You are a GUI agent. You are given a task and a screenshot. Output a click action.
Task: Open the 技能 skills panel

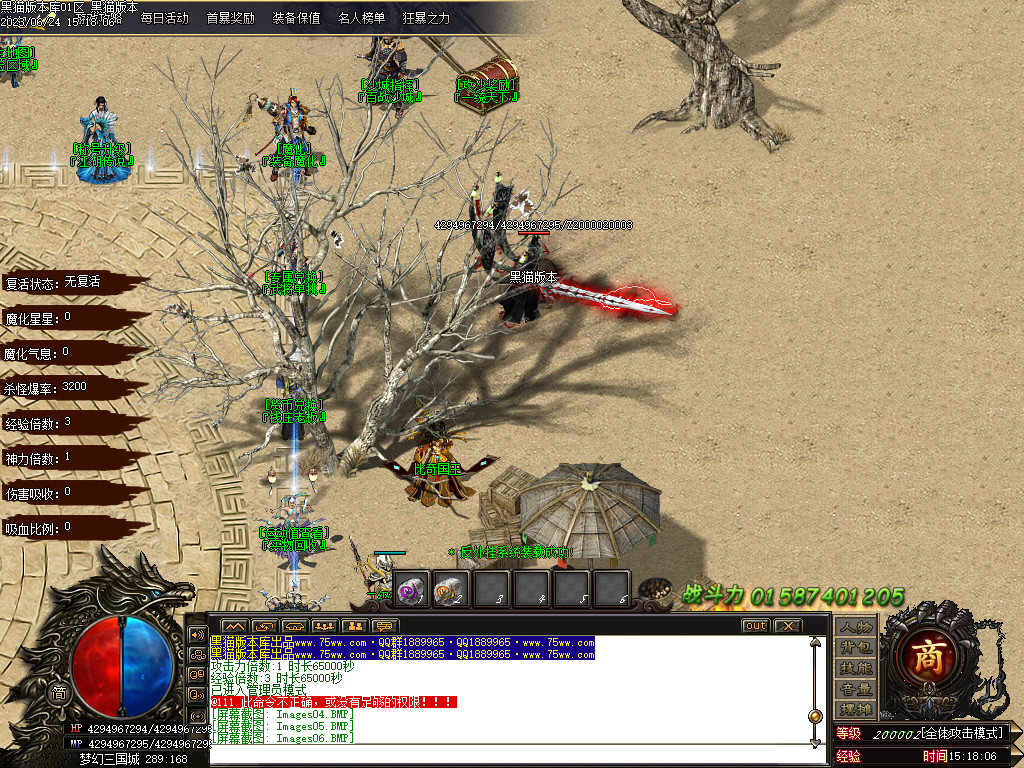tap(856, 668)
